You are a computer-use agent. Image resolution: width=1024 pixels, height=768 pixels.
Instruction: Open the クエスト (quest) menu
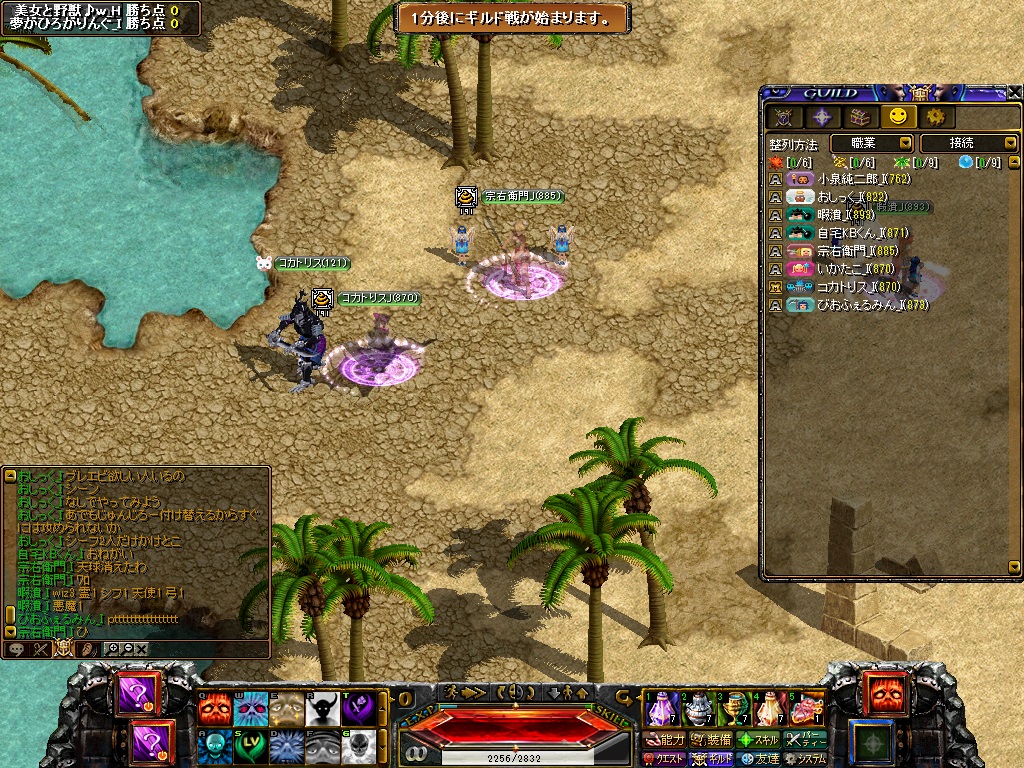663,759
